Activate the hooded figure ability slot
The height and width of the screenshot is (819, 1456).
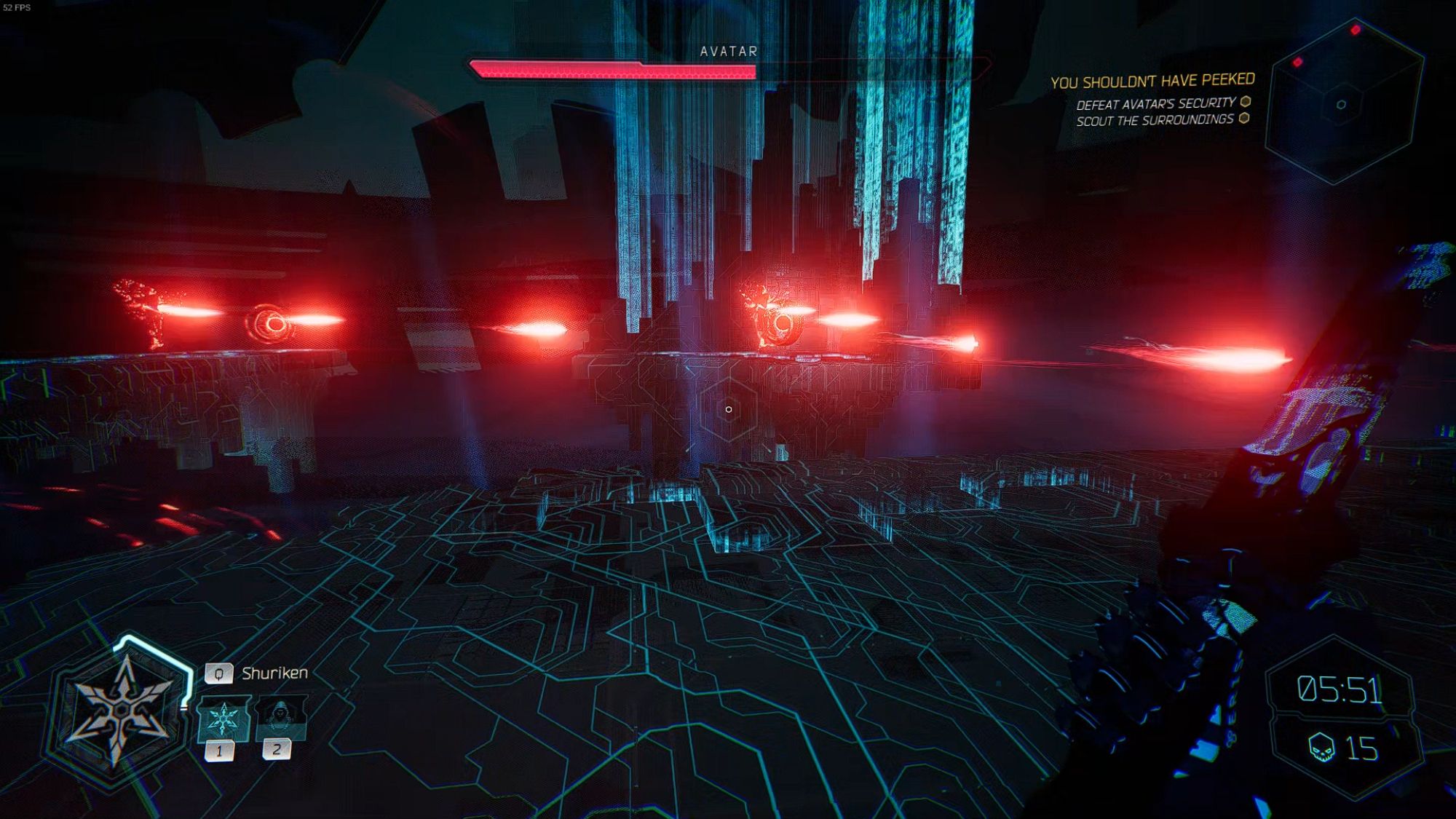pyautogui.click(x=280, y=716)
